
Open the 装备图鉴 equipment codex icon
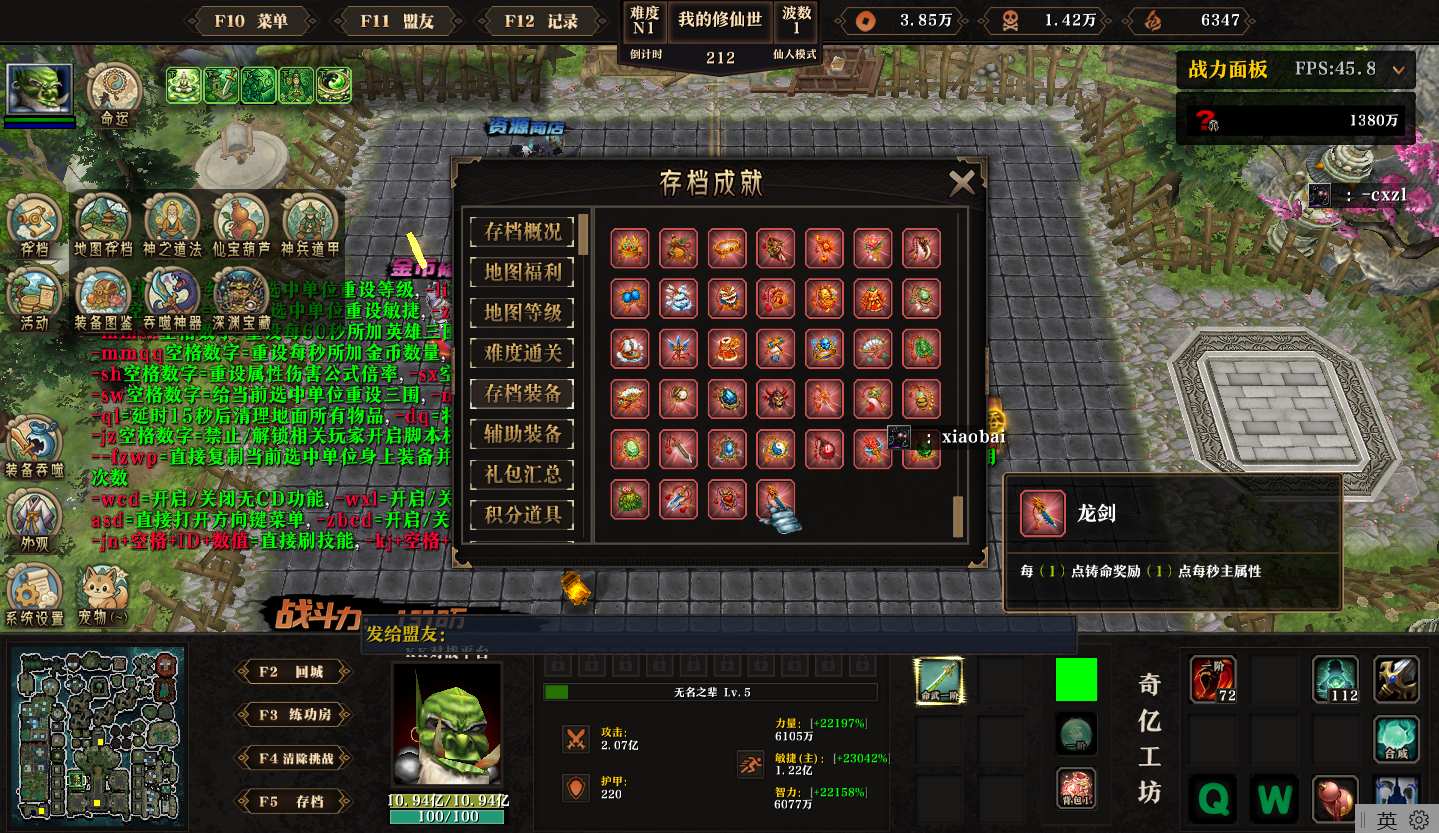(104, 298)
